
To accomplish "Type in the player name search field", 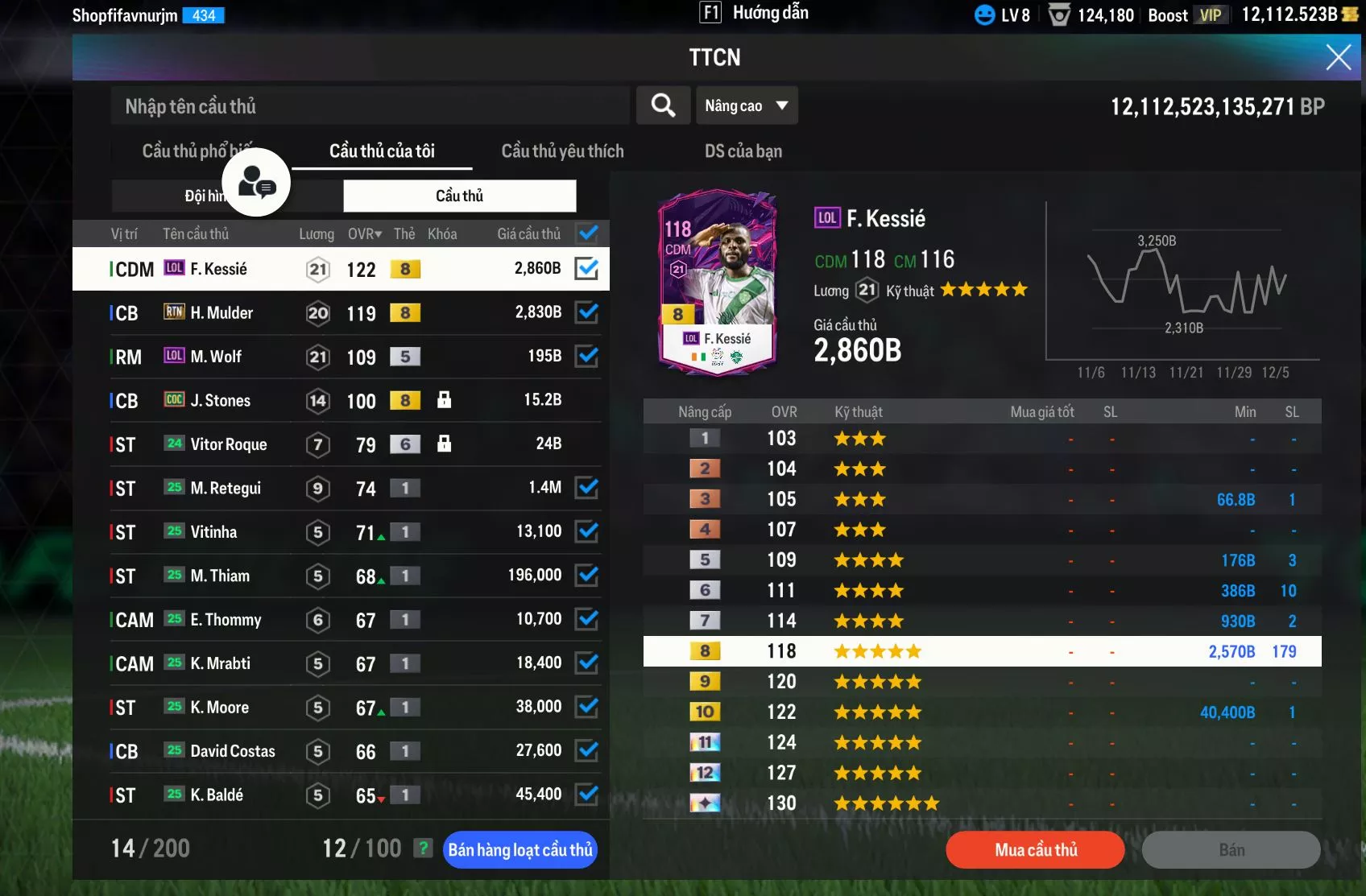I will click(x=370, y=106).
